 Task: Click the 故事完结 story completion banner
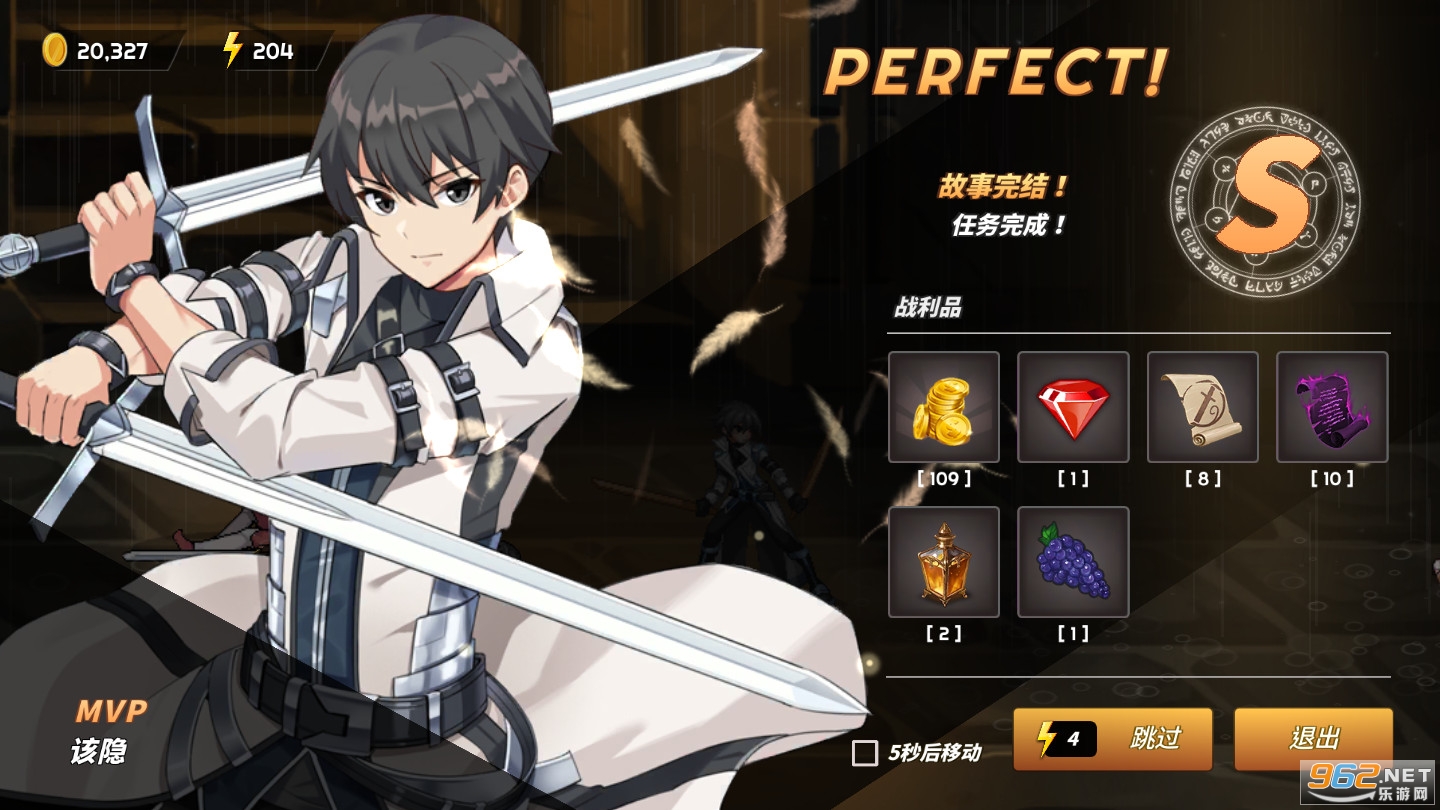pyautogui.click(x=1000, y=188)
